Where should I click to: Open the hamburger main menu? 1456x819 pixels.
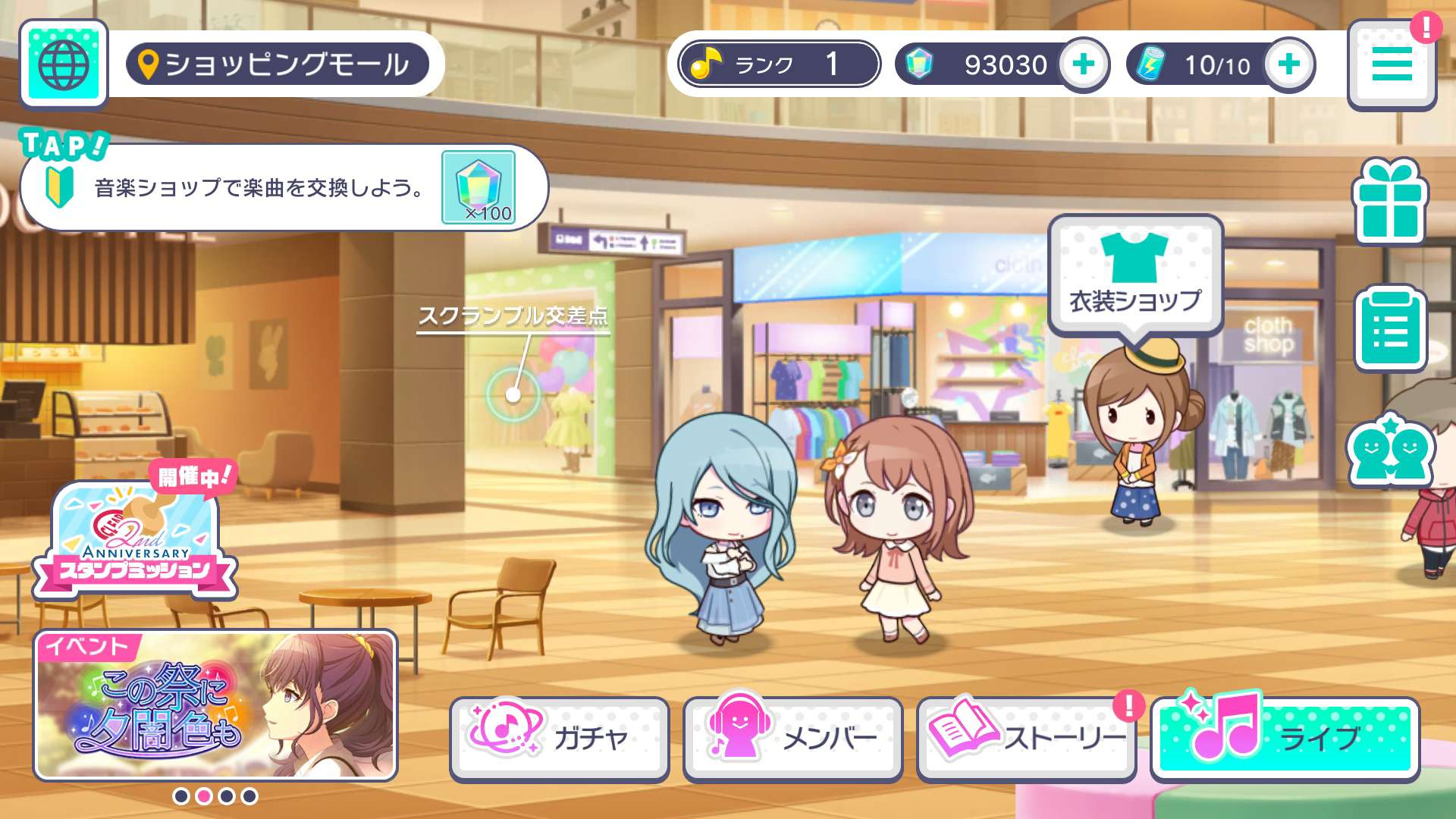point(1392,65)
